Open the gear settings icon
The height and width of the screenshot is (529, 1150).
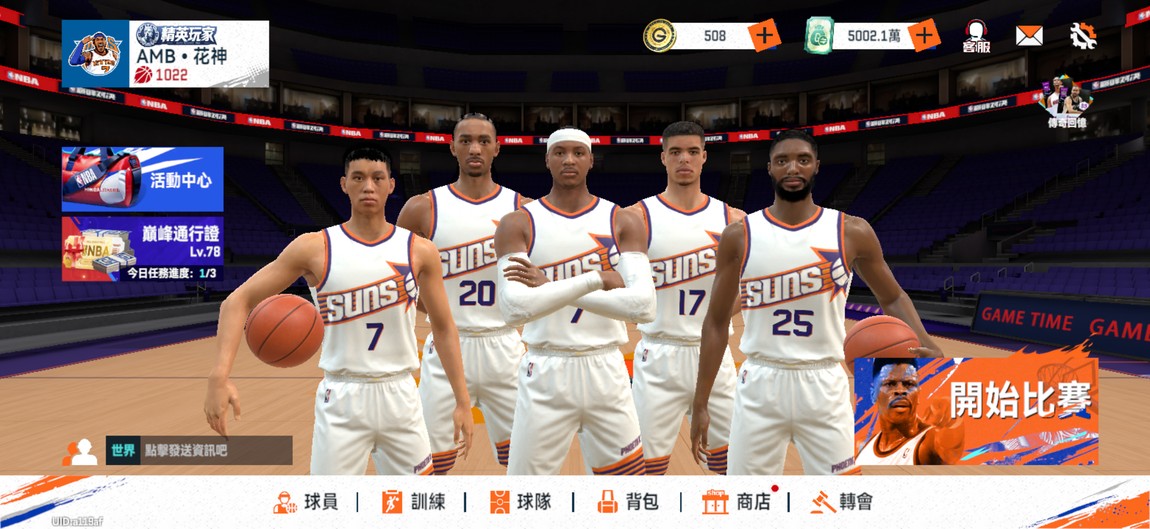pos(1083,36)
